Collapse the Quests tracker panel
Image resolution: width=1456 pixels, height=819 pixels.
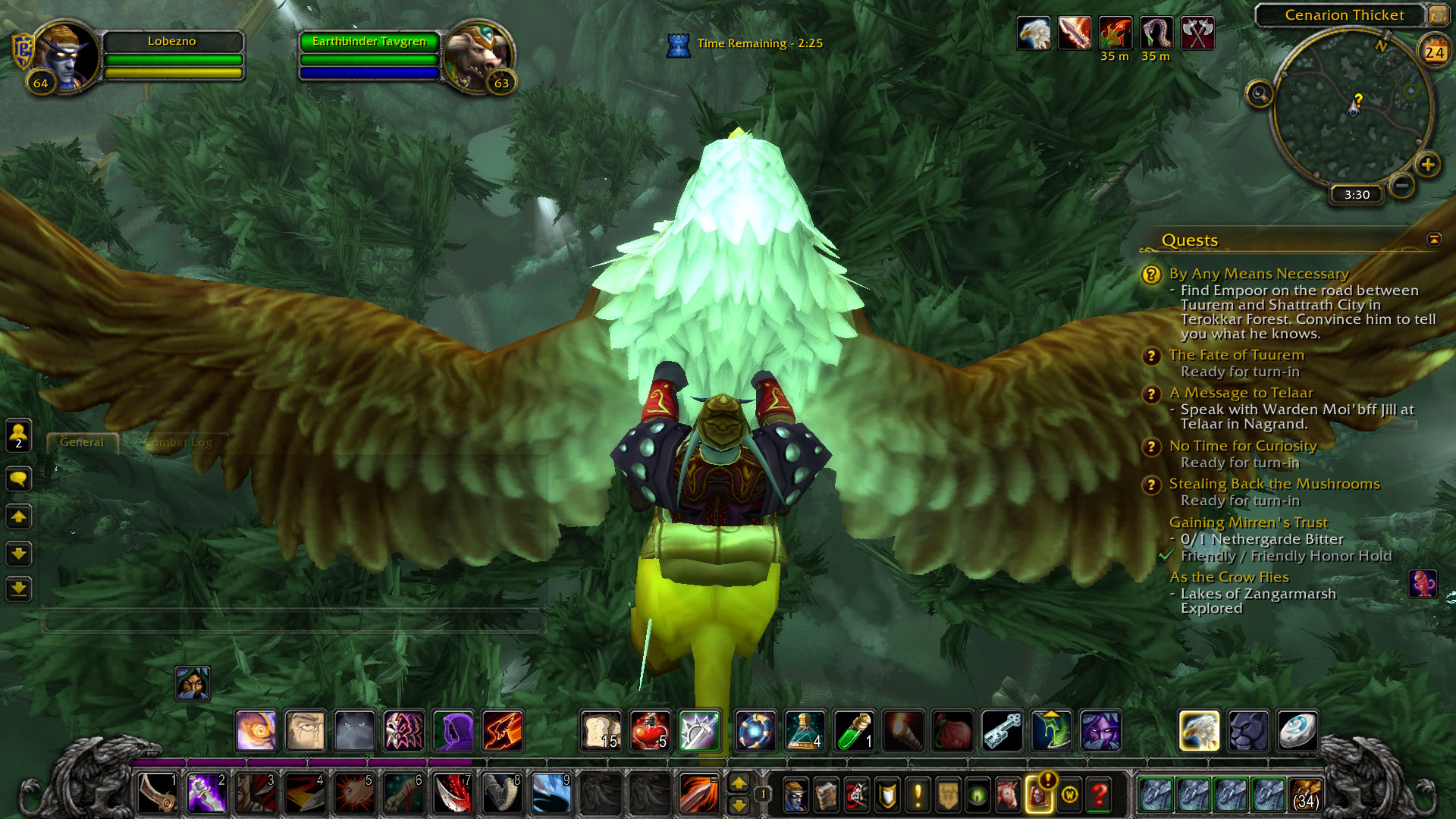click(1434, 240)
